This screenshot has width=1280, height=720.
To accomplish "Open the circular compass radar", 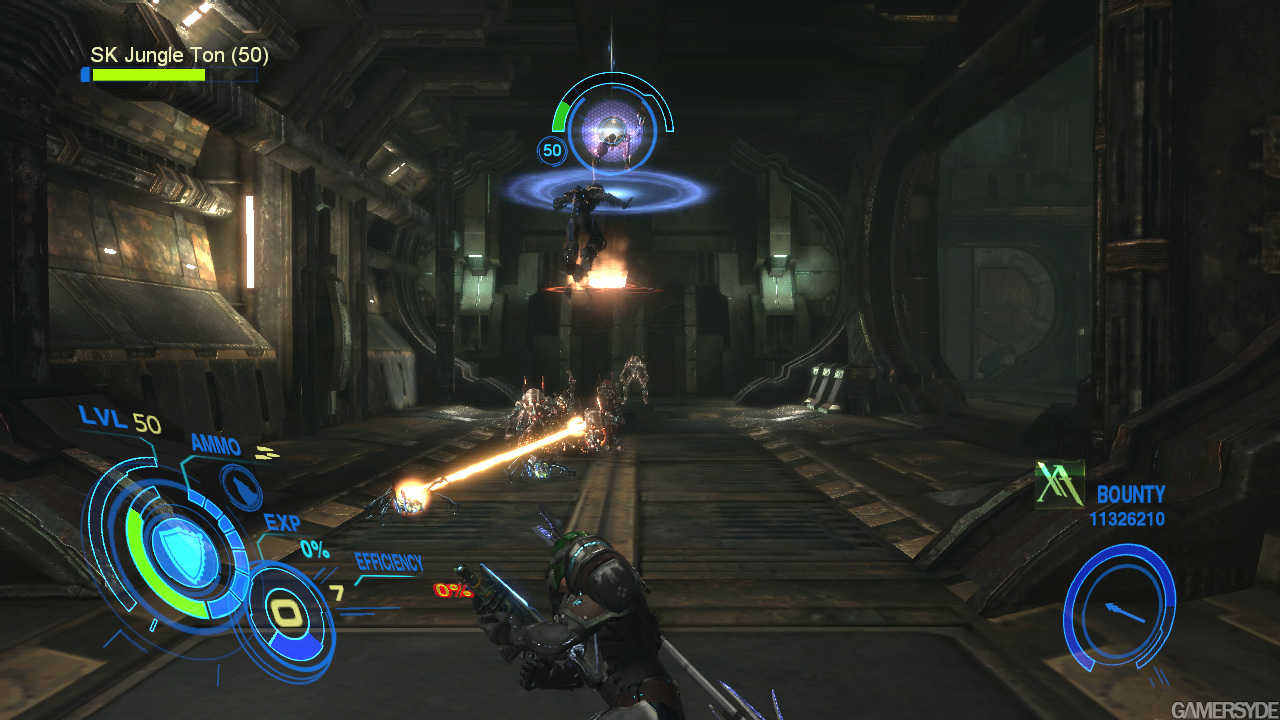I will [x=1119, y=607].
